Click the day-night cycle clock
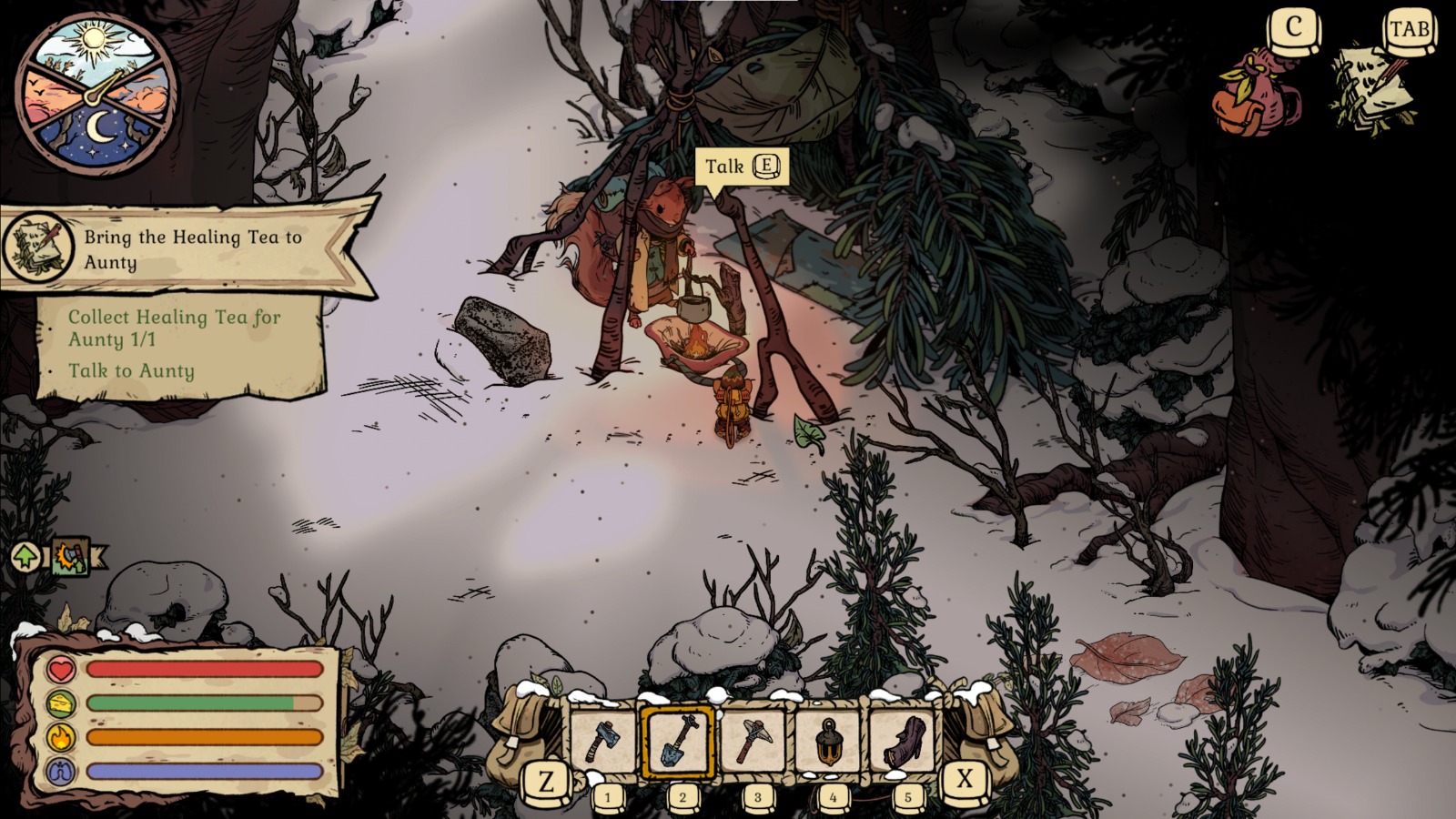Viewport: 1456px width, 819px height. pyautogui.click(x=97, y=93)
